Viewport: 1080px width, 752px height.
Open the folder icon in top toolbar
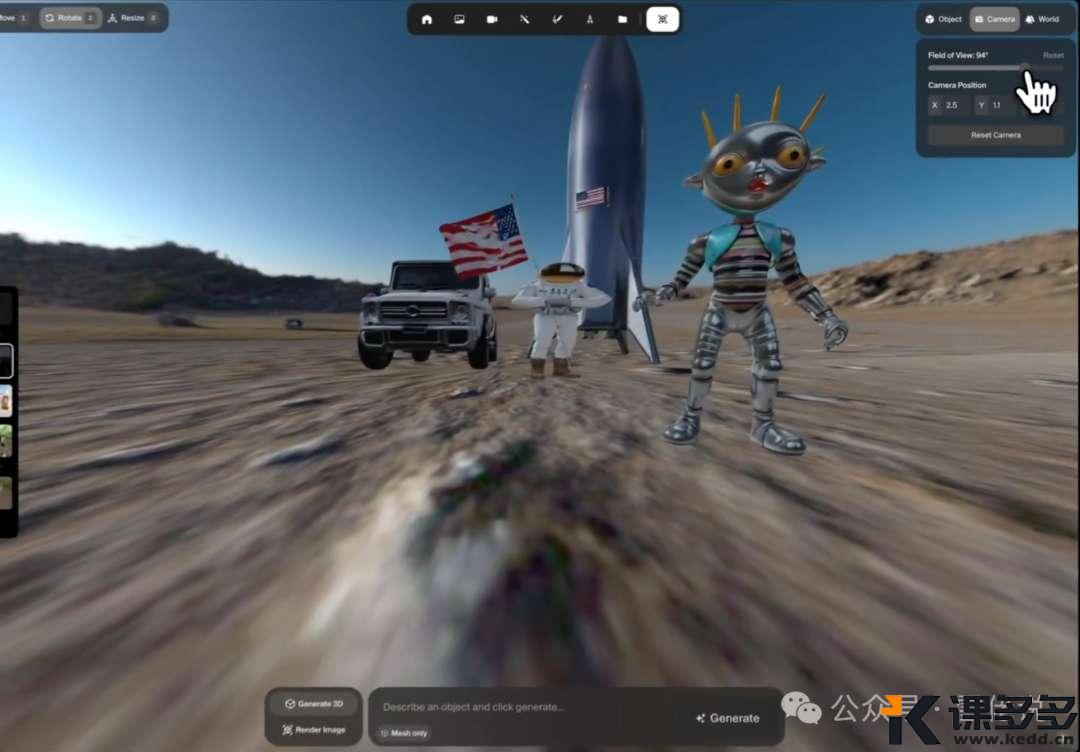(x=622, y=19)
